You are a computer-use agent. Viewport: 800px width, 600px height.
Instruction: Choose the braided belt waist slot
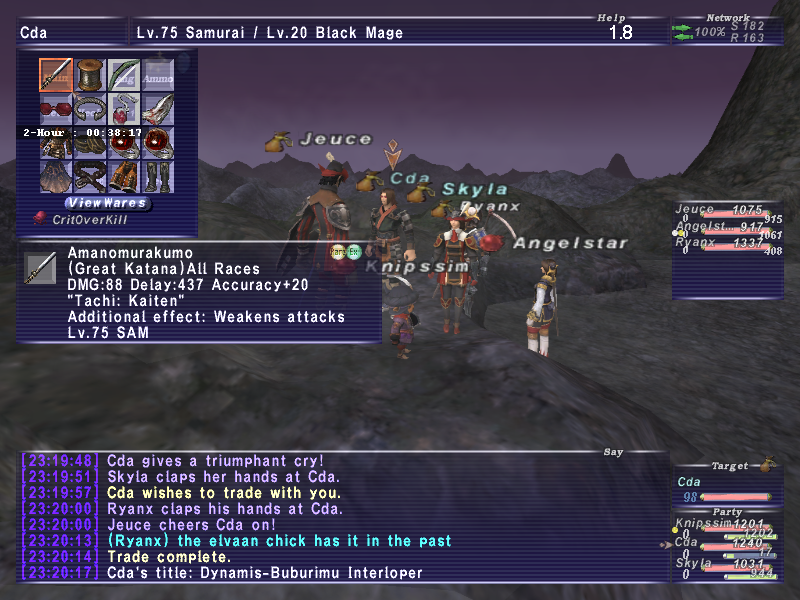pyautogui.click(x=90, y=177)
